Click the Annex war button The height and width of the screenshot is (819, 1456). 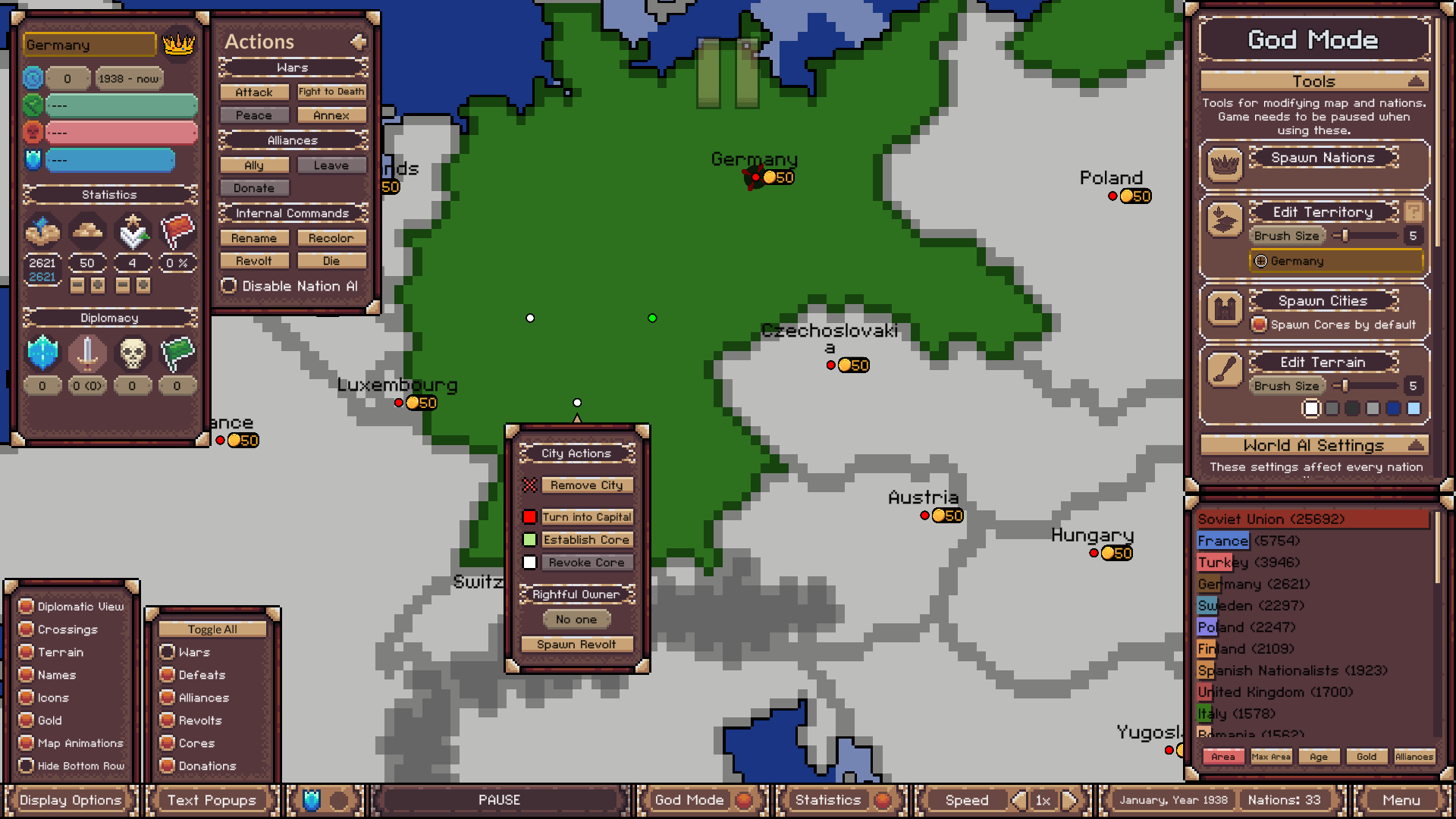click(331, 115)
